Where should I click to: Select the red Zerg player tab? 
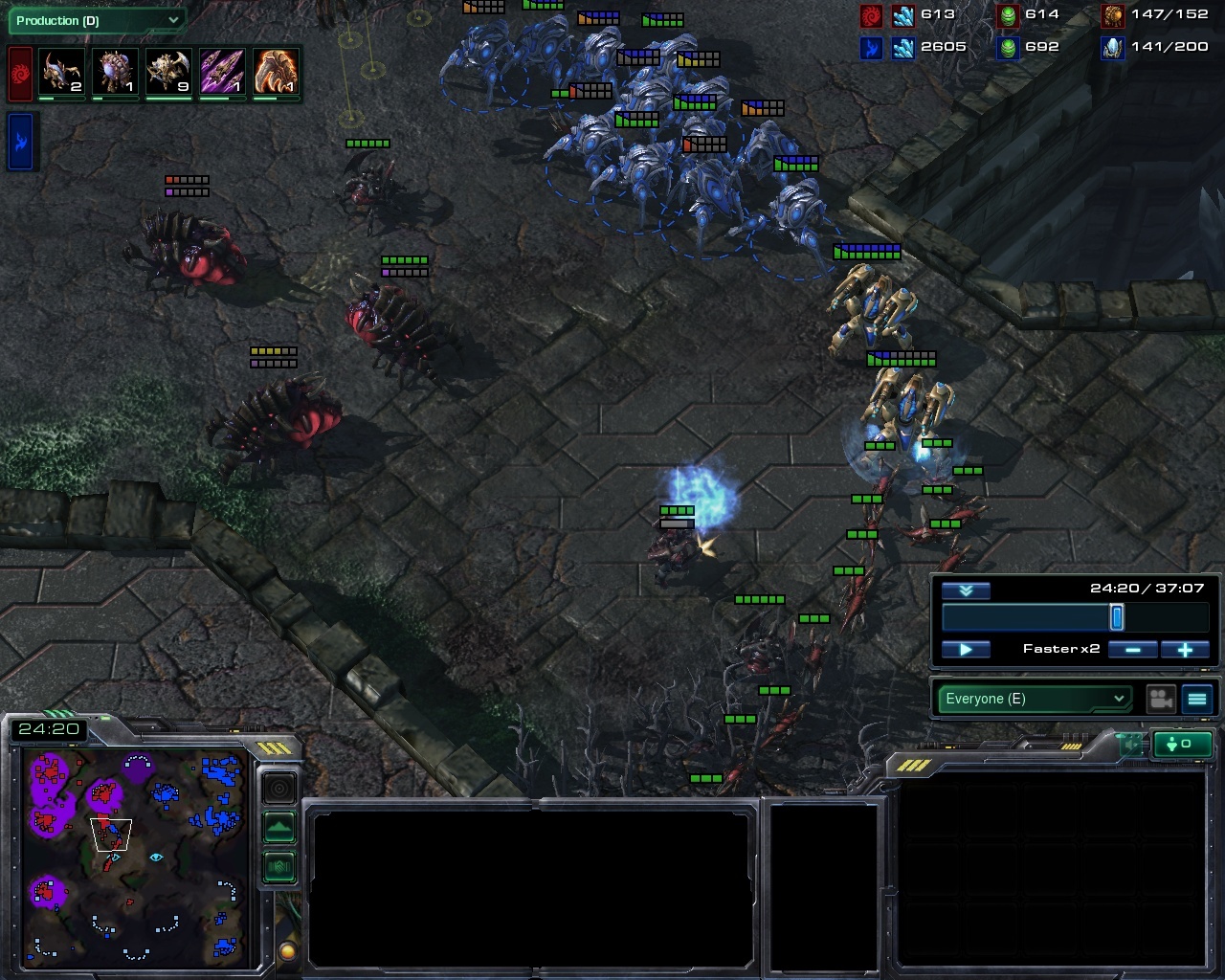tap(20, 74)
